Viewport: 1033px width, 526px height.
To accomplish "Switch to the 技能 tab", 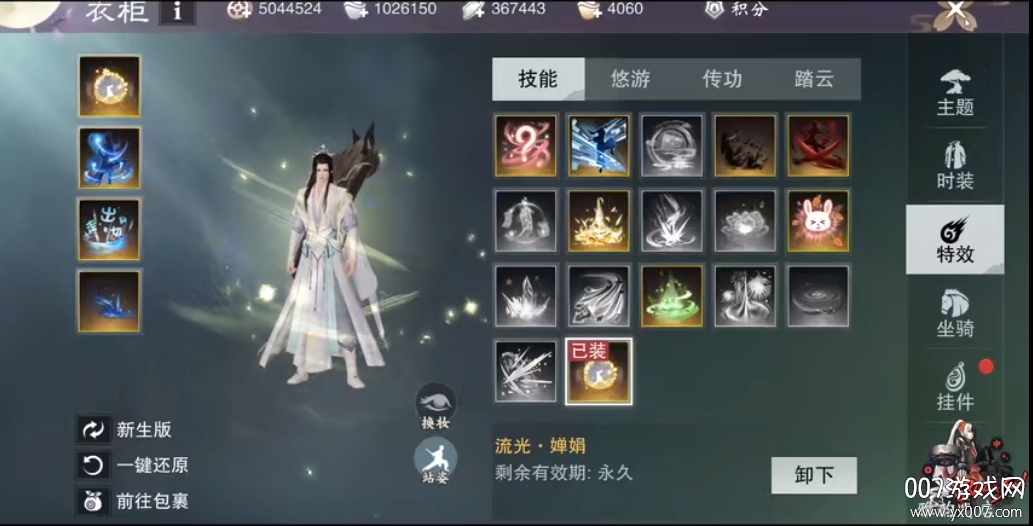I will pos(538,79).
